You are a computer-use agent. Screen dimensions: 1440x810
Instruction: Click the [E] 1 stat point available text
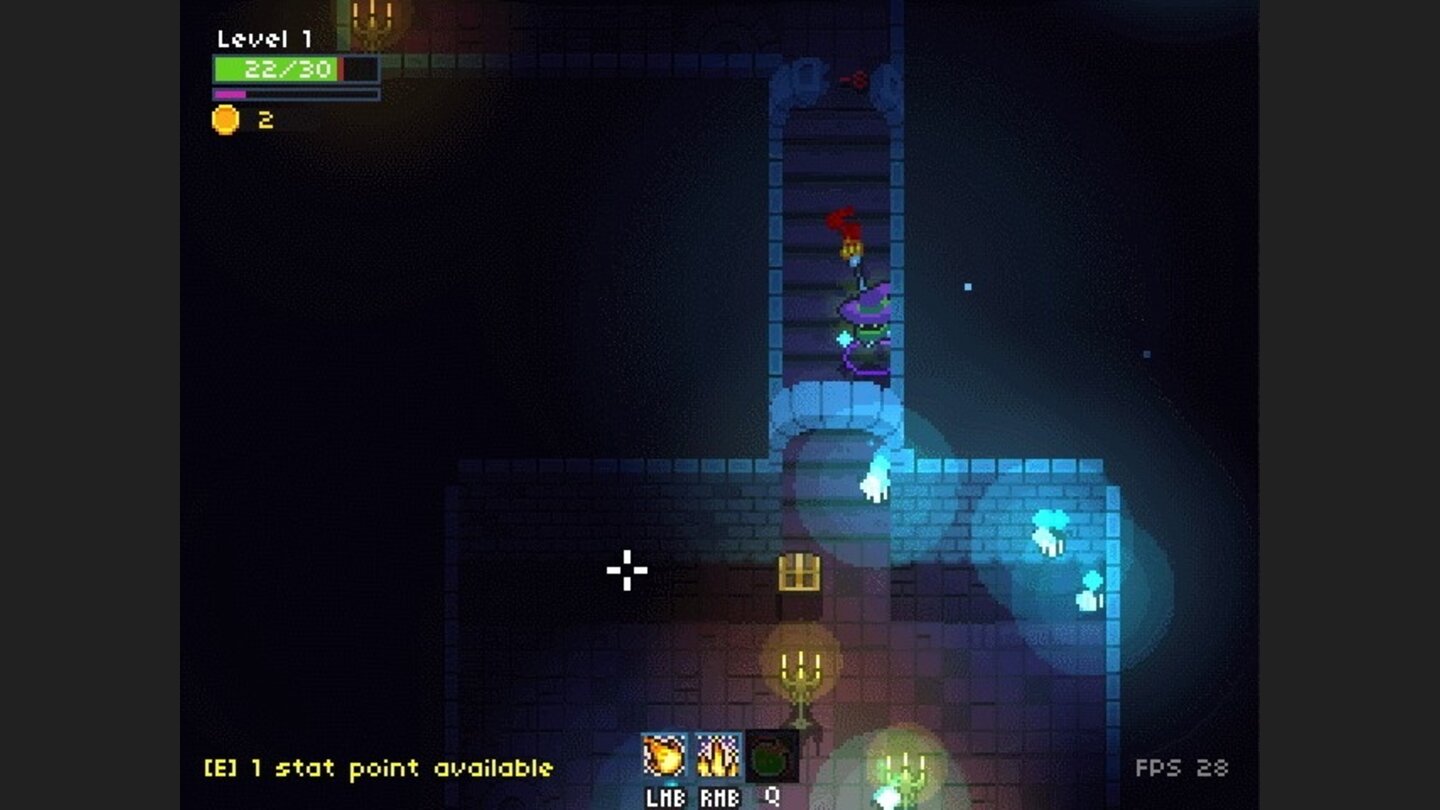(380, 768)
